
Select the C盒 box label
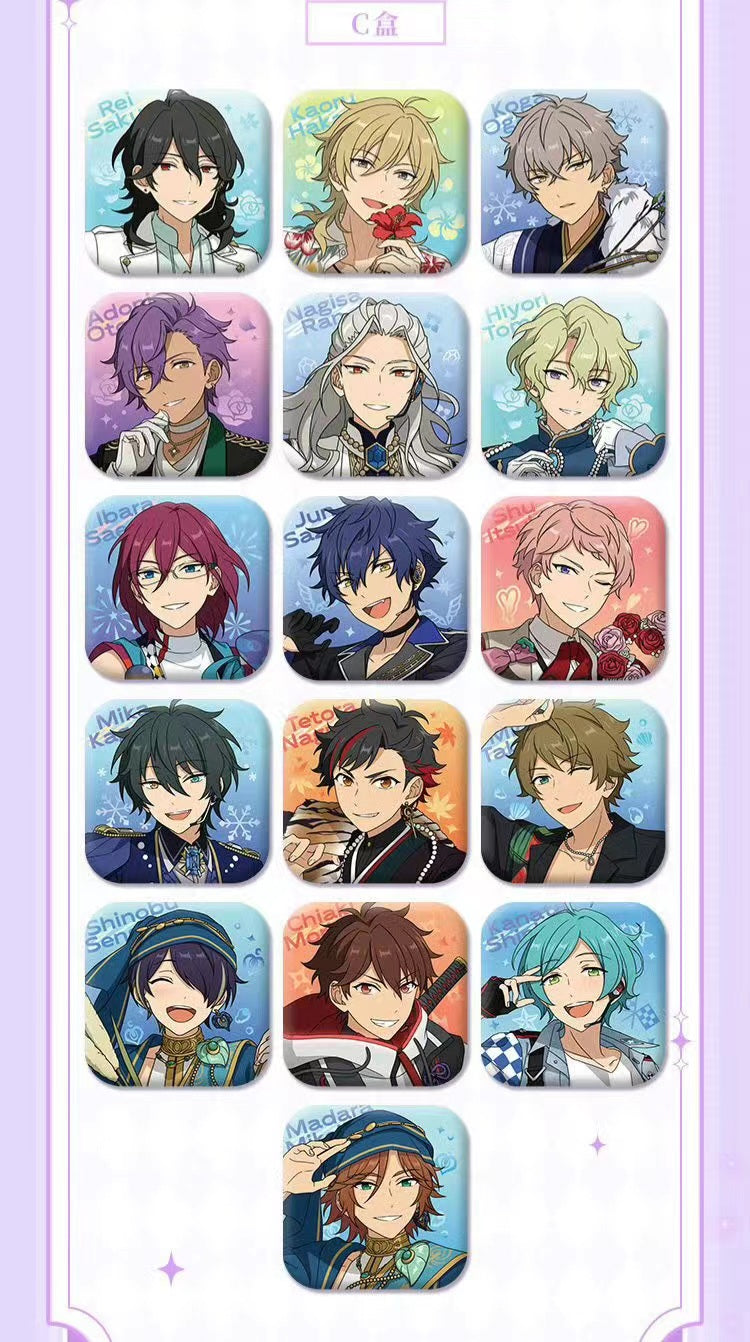point(375,23)
